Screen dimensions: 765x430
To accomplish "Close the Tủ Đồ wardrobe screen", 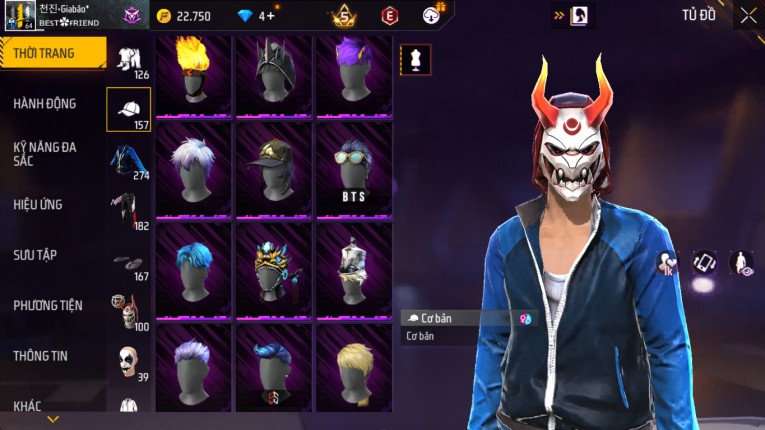I will (748, 15).
